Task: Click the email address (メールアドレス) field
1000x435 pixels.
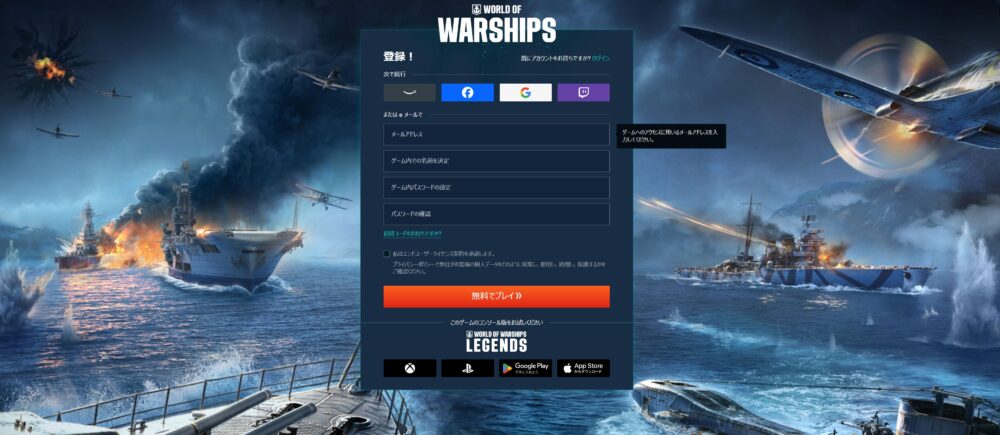Action: pyautogui.click(x=496, y=134)
